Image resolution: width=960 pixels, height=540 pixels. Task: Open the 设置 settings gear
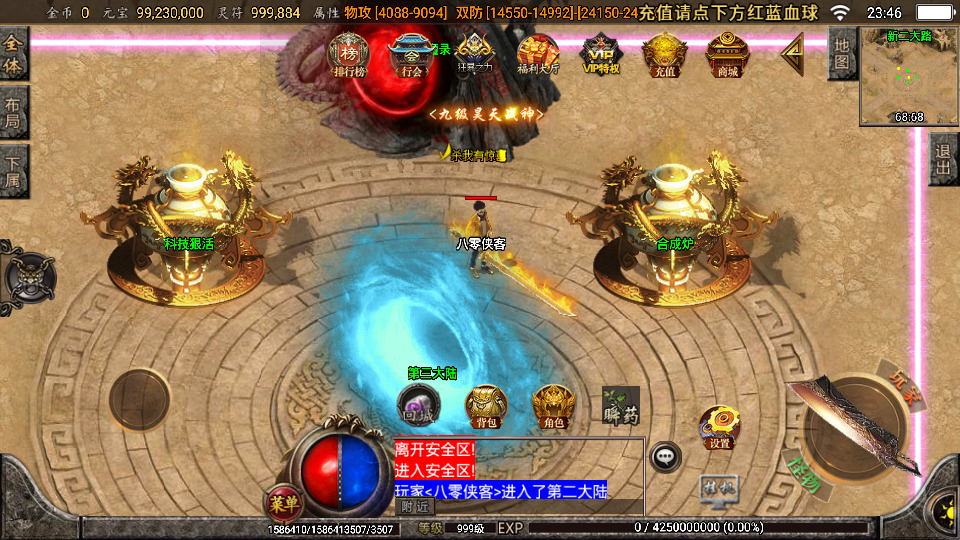[719, 425]
